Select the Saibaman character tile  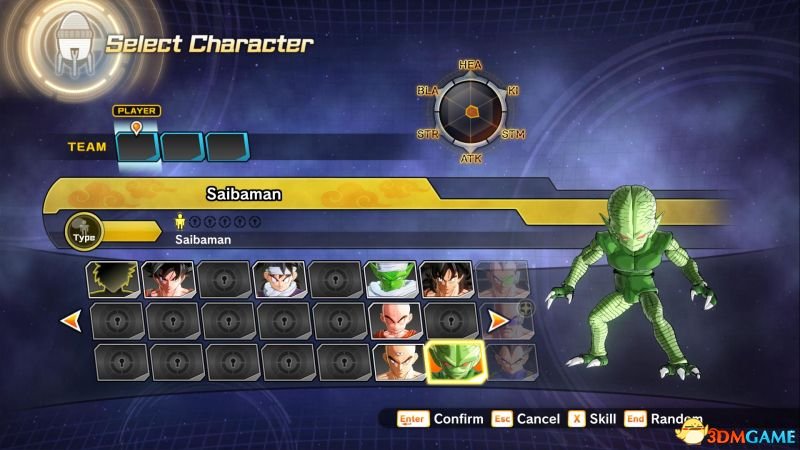click(x=454, y=361)
